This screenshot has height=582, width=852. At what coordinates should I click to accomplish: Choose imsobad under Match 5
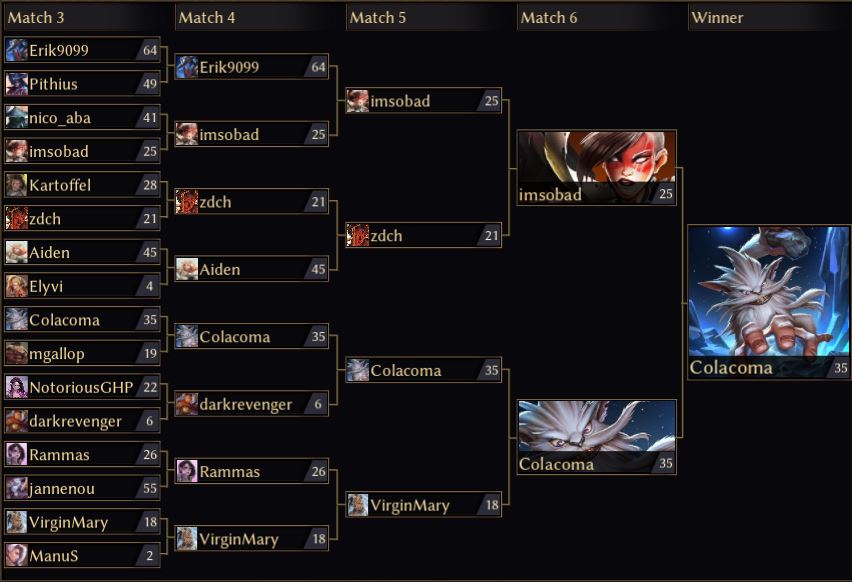point(424,101)
